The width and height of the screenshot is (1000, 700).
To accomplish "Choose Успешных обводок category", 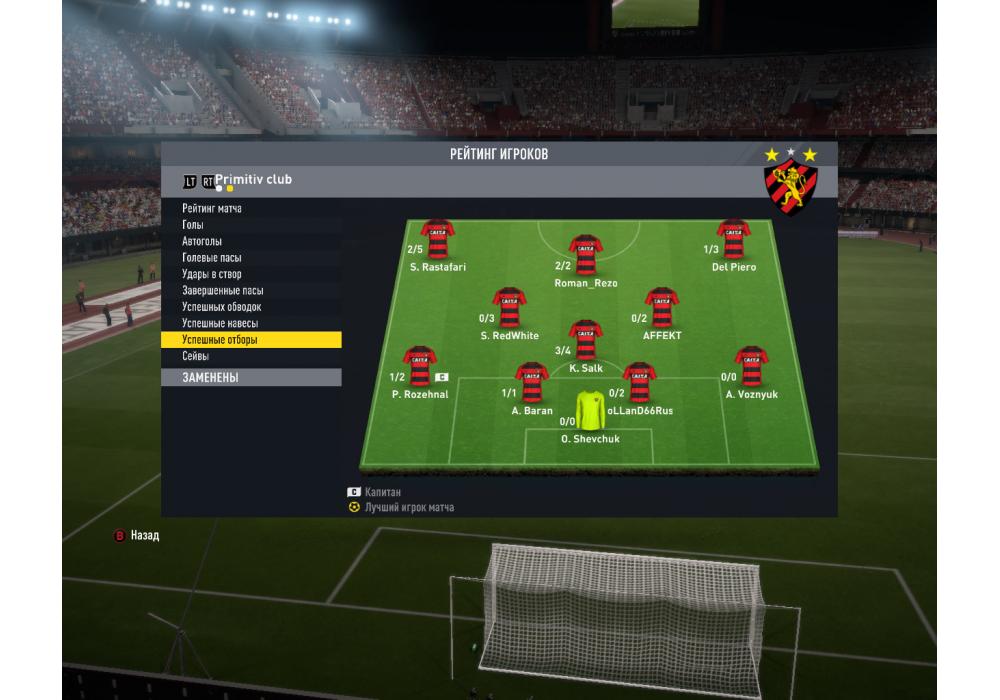I will (x=222, y=307).
